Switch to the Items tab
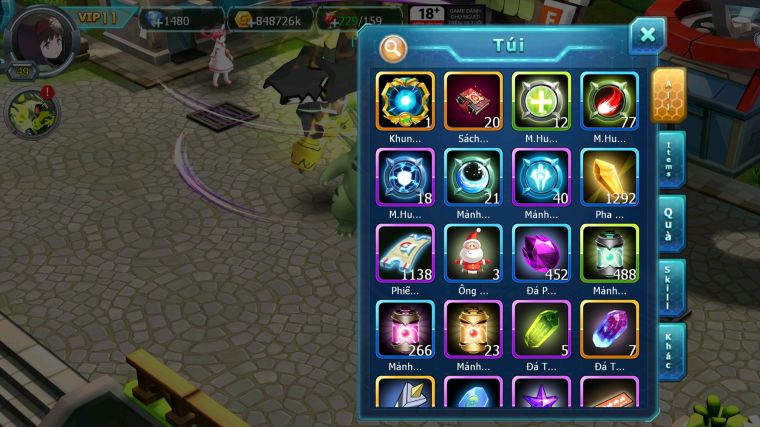Image resolution: width=760 pixels, height=427 pixels. (x=671, y=157)
